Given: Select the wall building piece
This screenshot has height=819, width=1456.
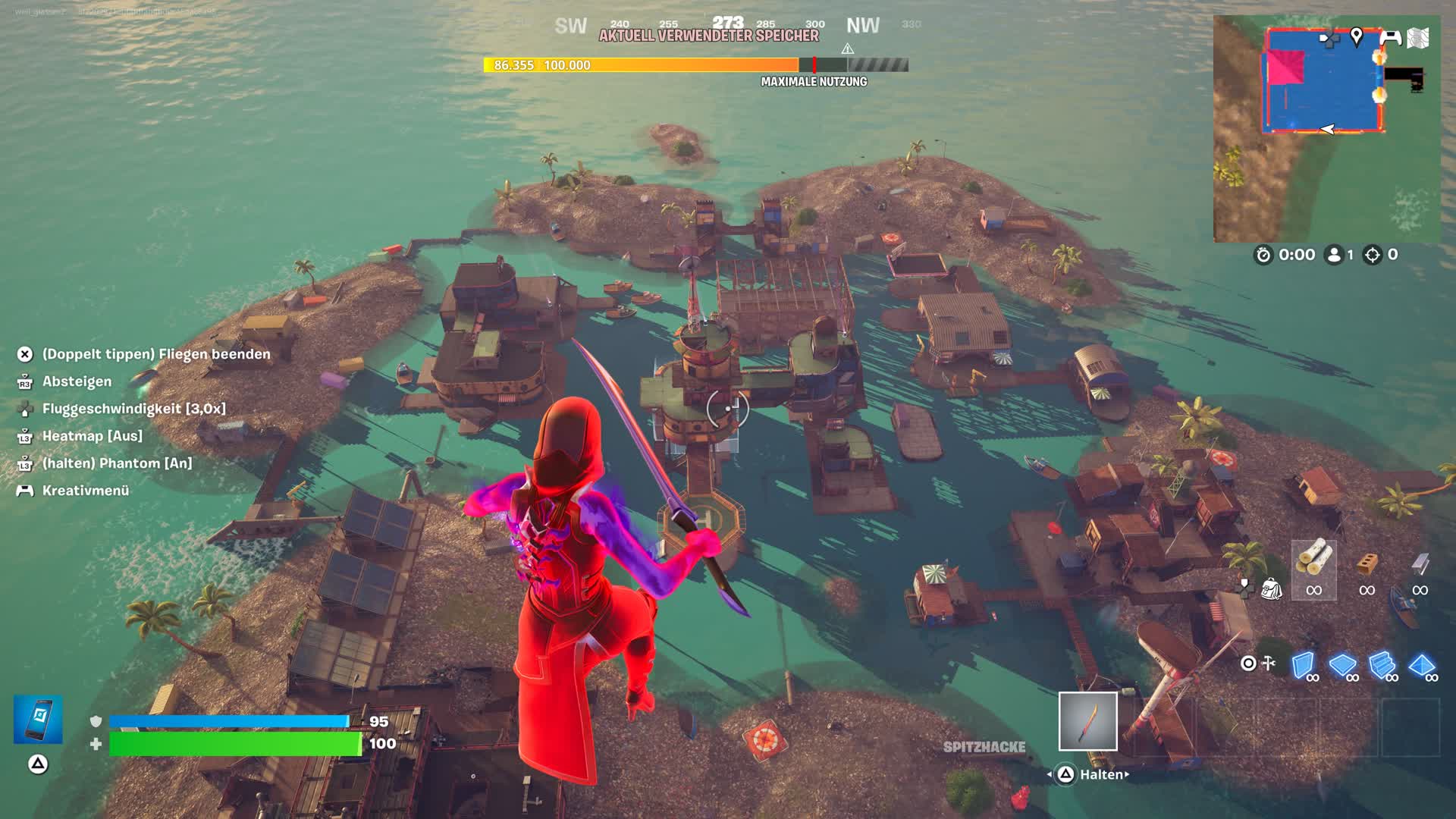Looking at the screenshot, I should (1304, 666).
